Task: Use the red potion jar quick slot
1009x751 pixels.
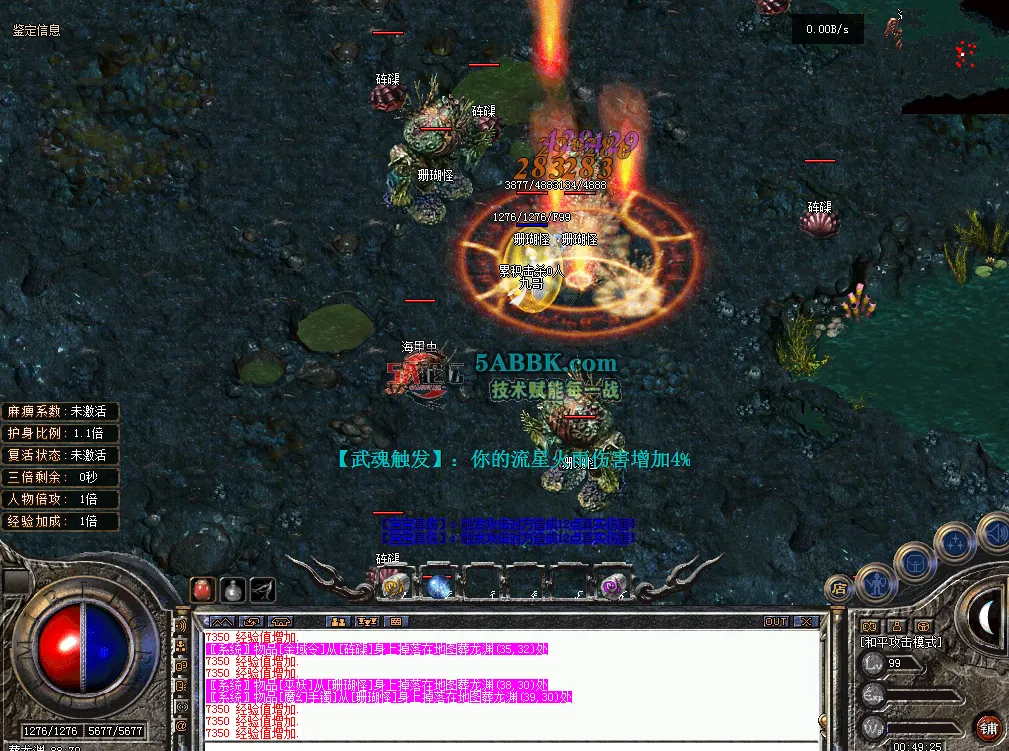Action: [203, 589]
